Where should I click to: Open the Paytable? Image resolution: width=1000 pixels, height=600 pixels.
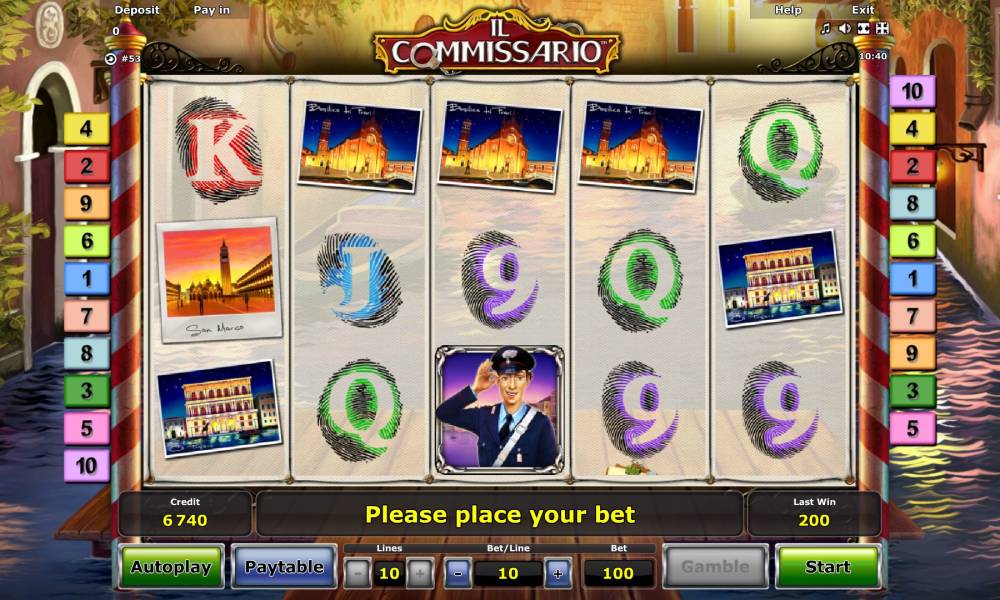tap(284, 567)
